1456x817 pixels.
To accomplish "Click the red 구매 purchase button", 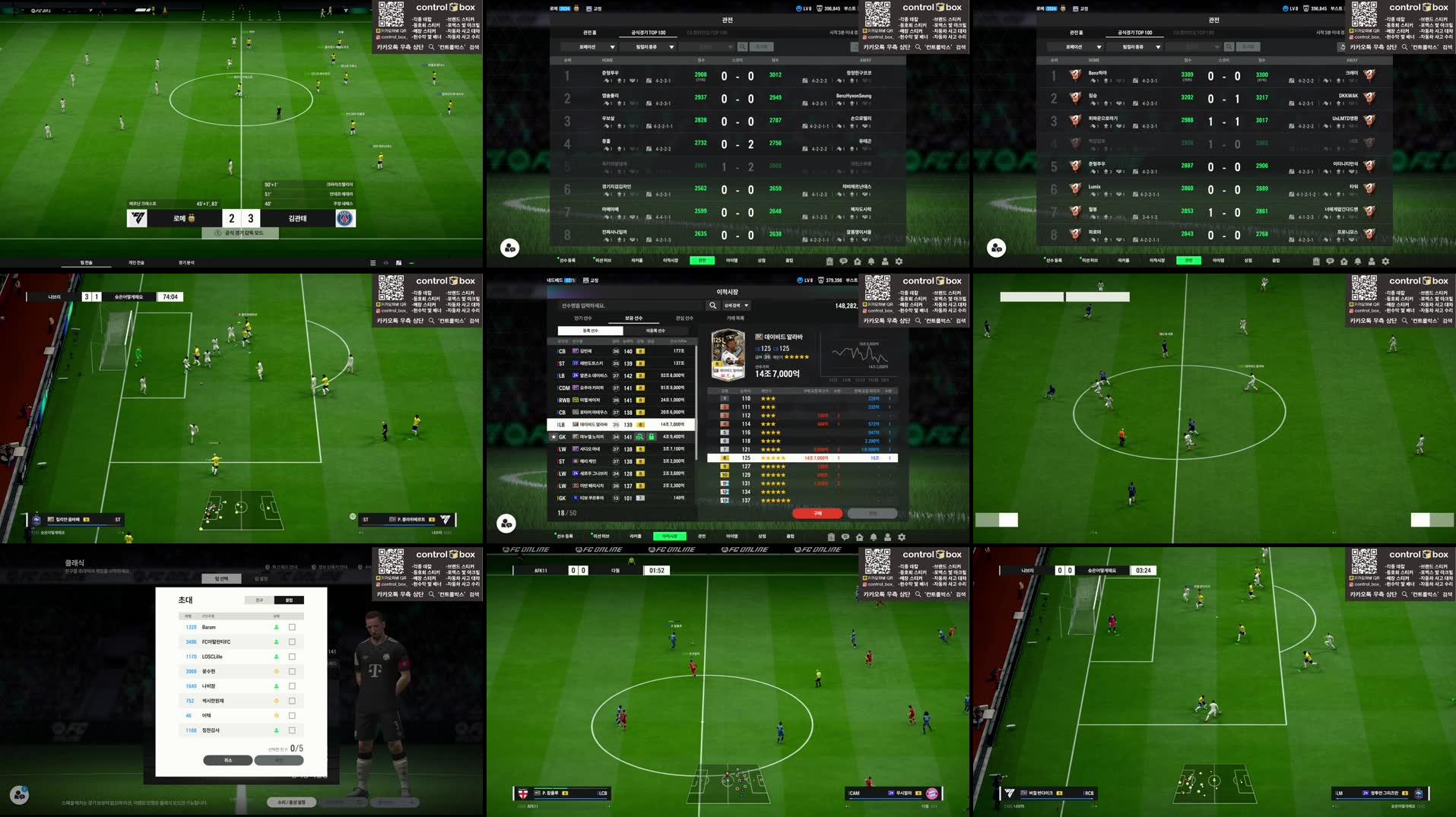I will [820, 513].
